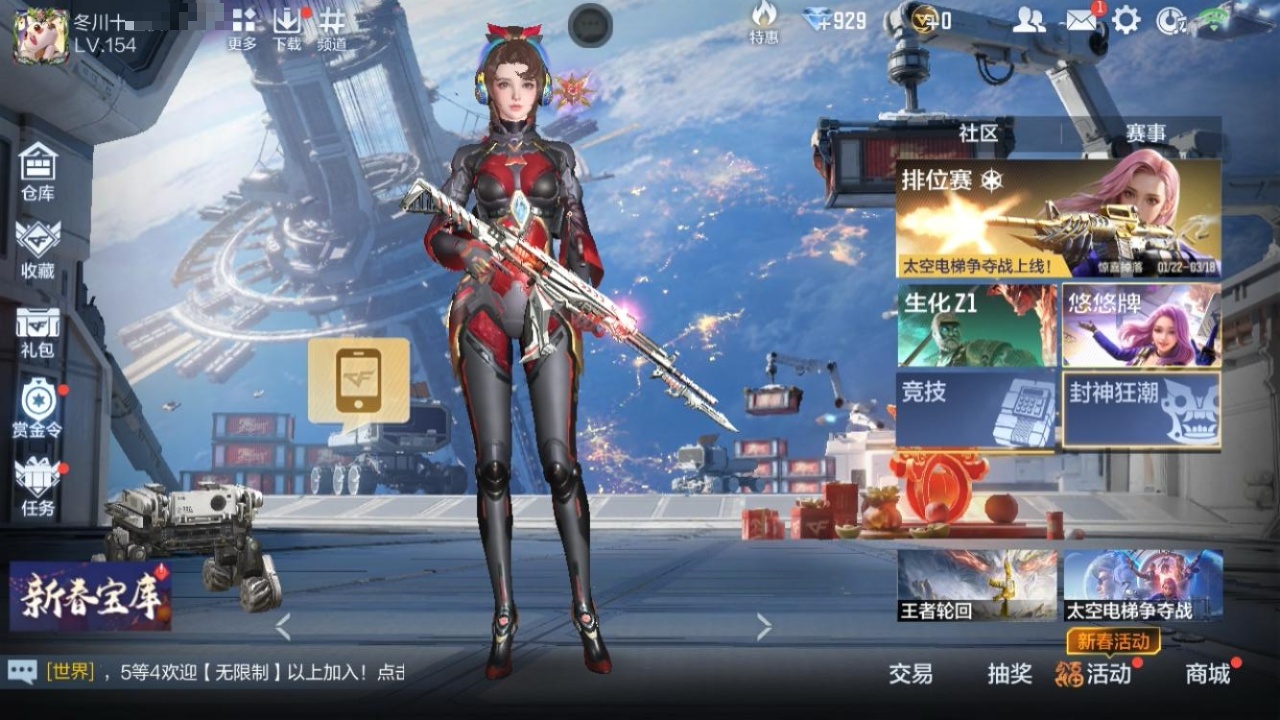Open the 商城 shop
This screenshot has height=720, width=1280.
tap(1208, 674)
